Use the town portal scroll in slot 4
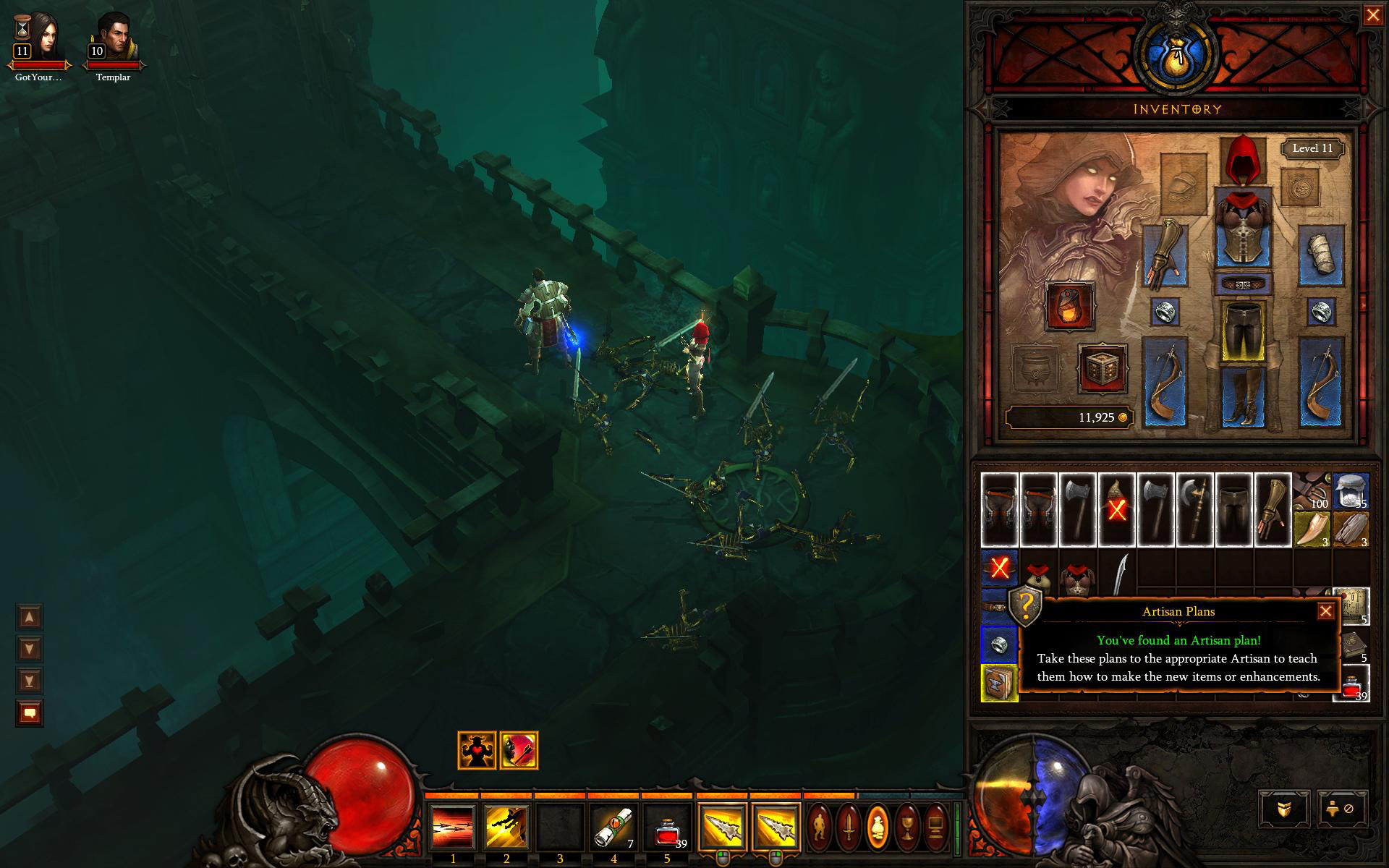1389x868 pixels. click(613, 827)
